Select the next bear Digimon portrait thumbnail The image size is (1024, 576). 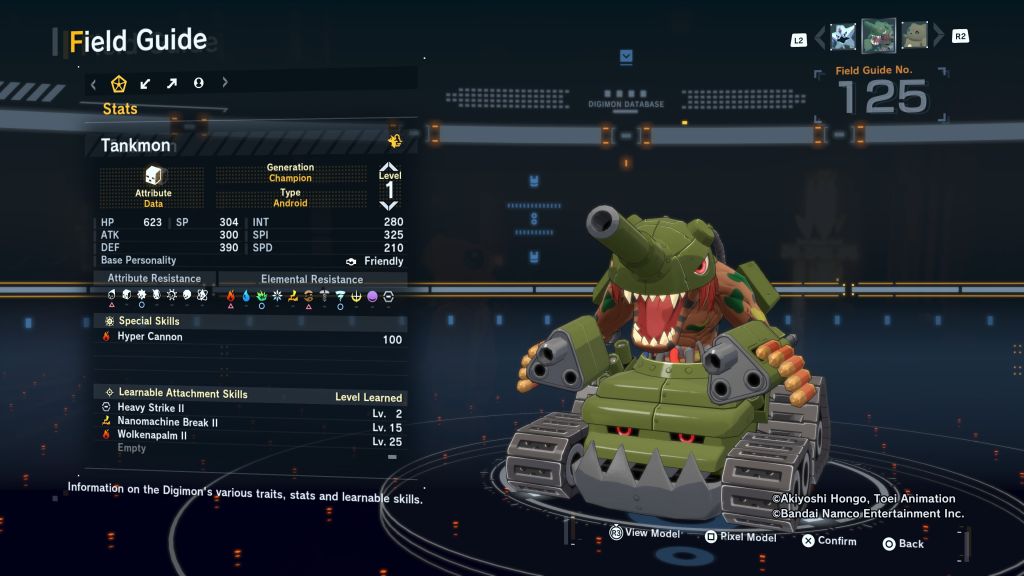914,37
